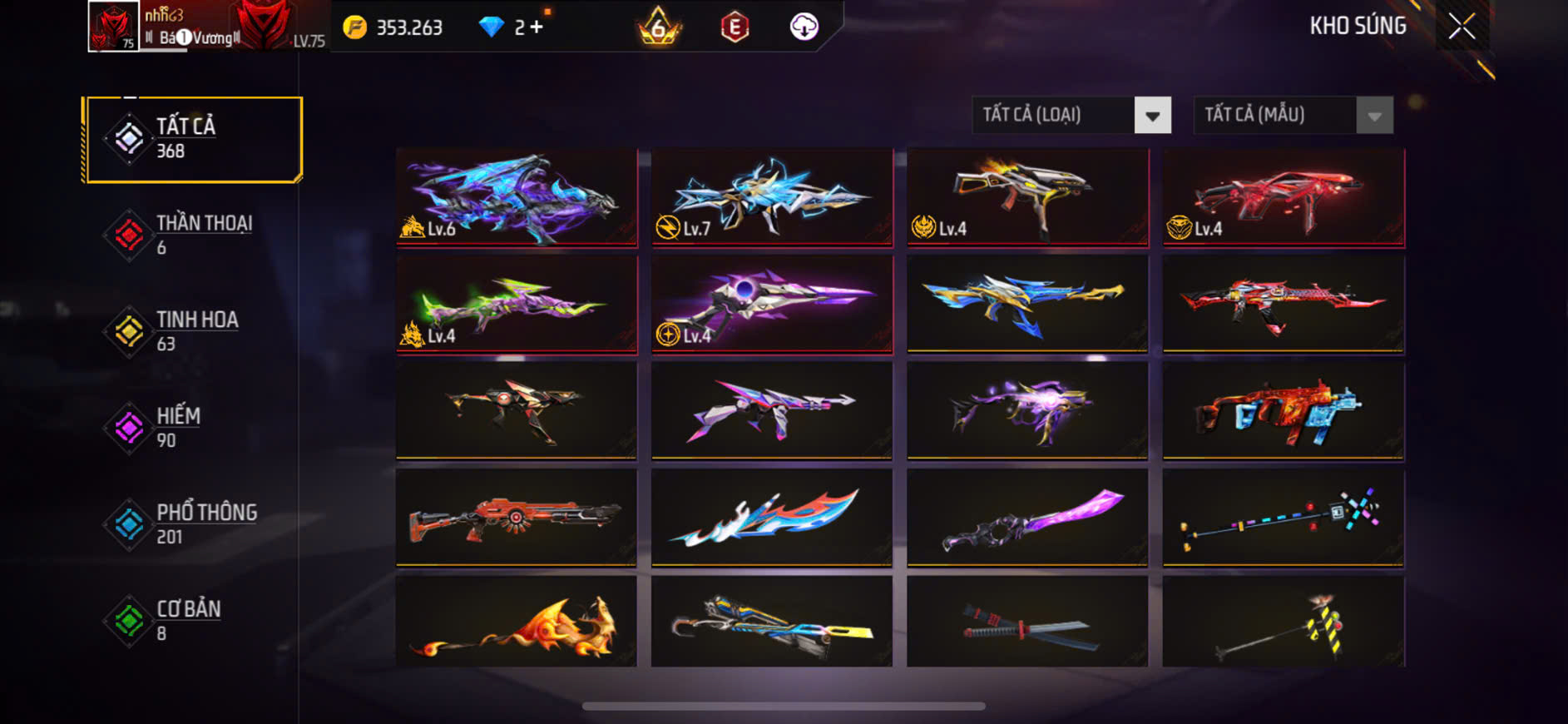Filter by the Hiếm rarity category
The width and height of the screenshot is (1568, 724).
(193, 428)
